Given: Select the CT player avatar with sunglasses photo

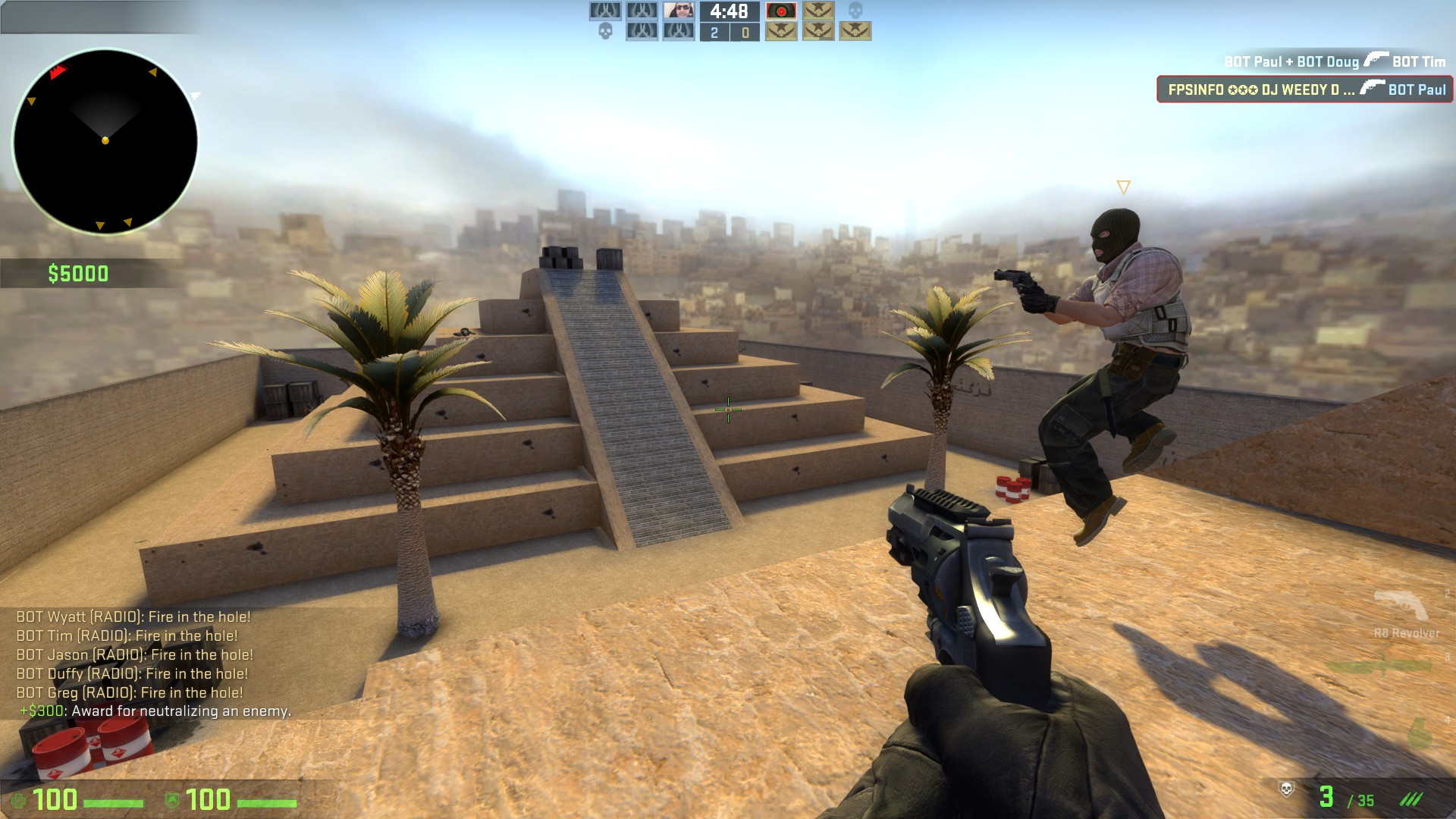Looking at the screenshot, I should coord(679,11).
